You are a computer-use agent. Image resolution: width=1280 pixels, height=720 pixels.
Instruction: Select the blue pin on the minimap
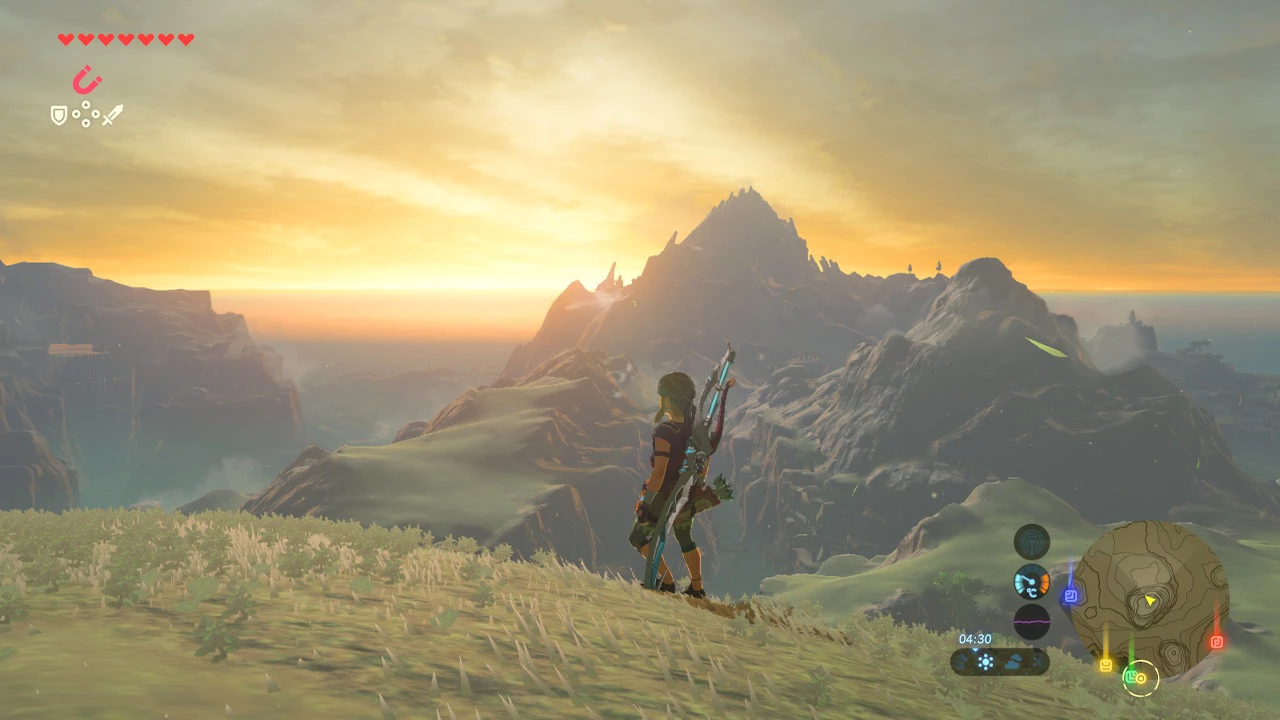1070,596
